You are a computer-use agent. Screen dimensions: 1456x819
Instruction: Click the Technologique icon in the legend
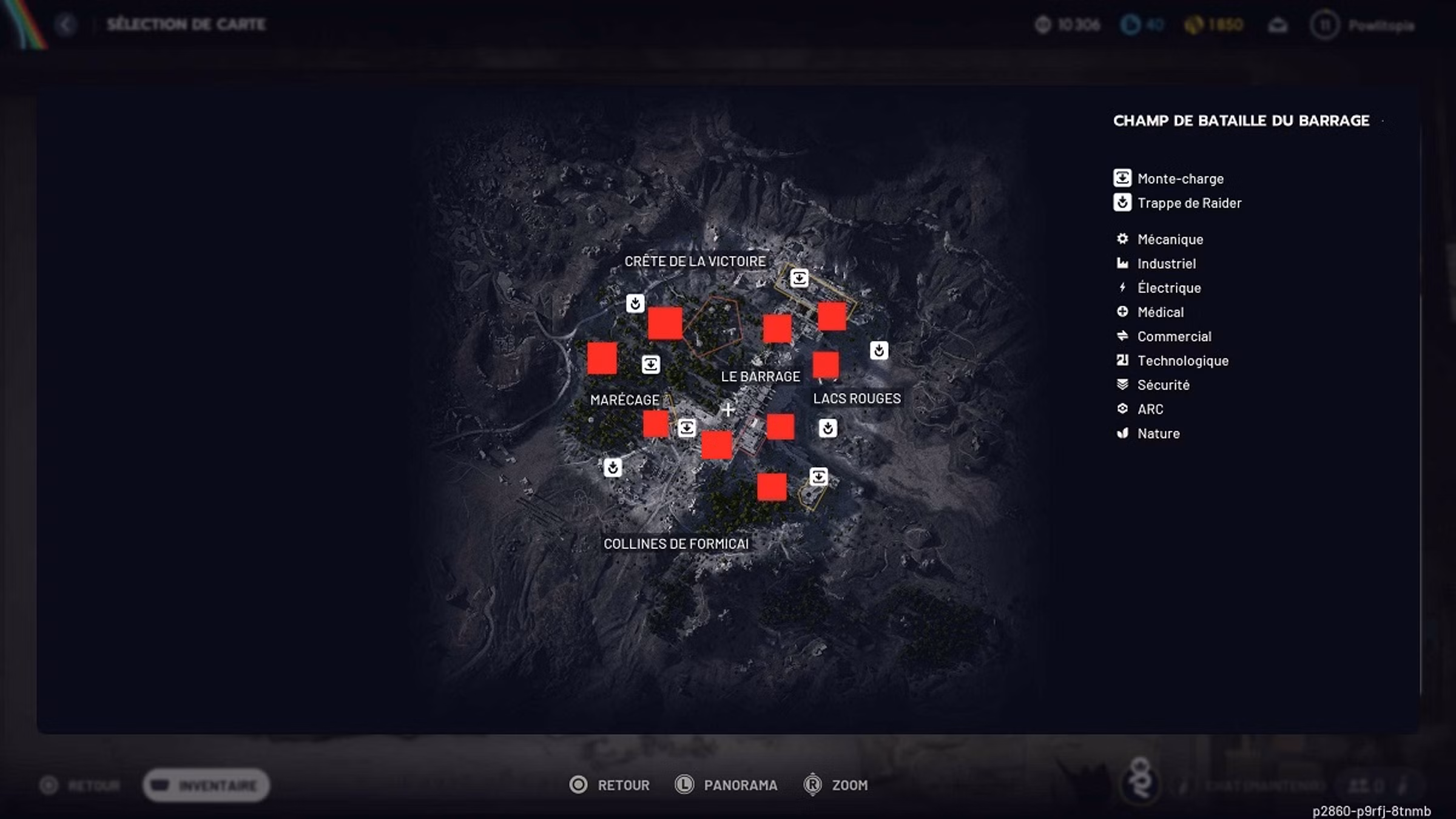[x=1122, y=360]
